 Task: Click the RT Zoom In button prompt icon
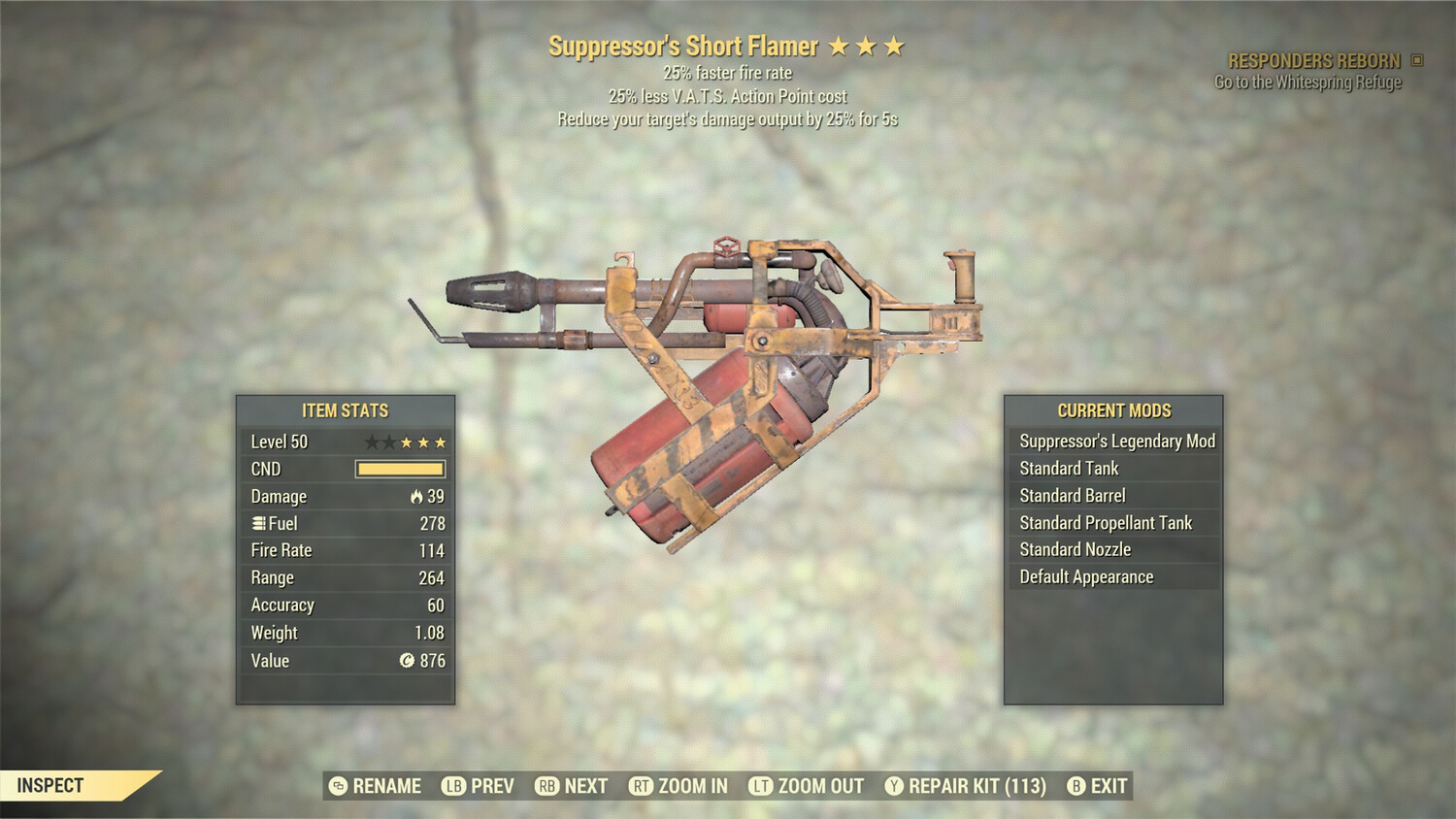coord(643,786)
